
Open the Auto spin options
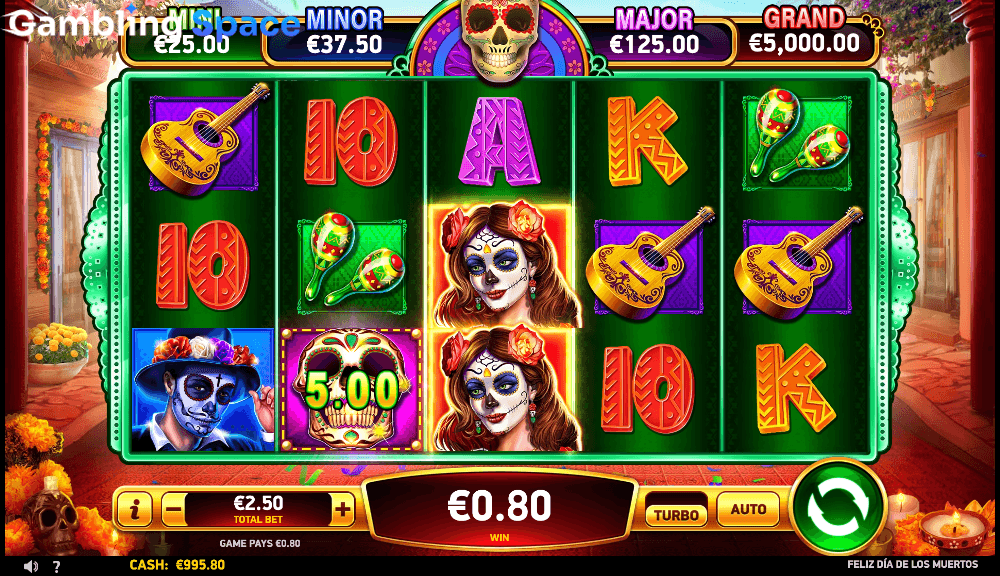pyautogui.click(x=748, y=510)
